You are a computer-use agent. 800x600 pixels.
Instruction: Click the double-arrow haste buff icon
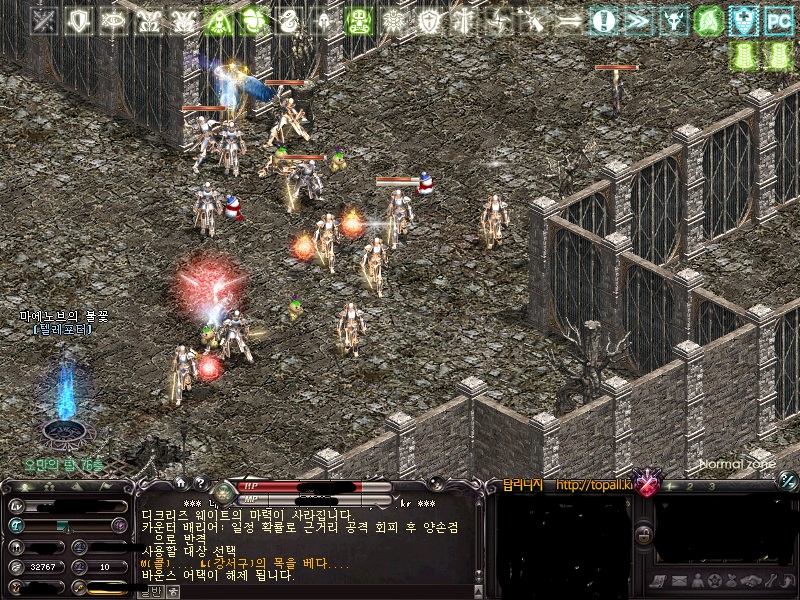[x=638, y=19]
